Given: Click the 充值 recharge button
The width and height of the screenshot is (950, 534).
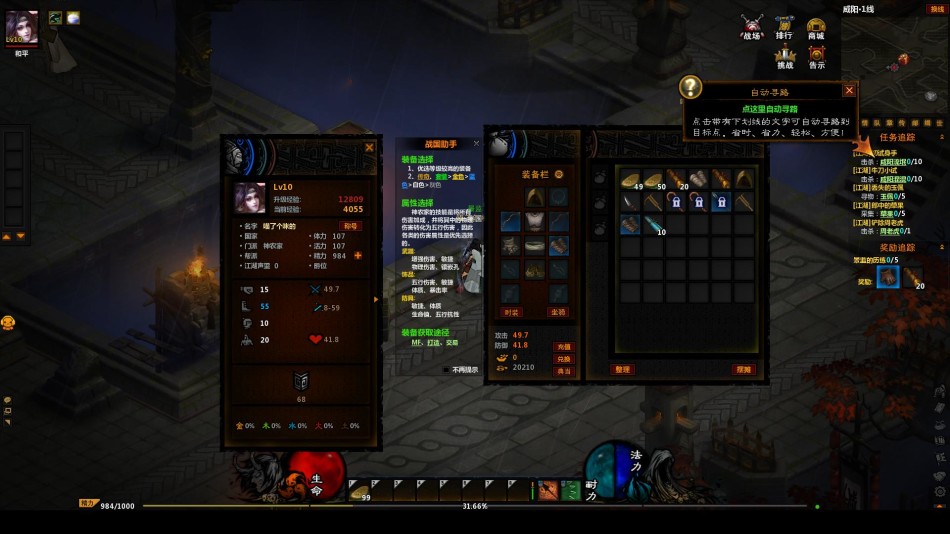Looking at the screenshot, I should coord(564,346).
